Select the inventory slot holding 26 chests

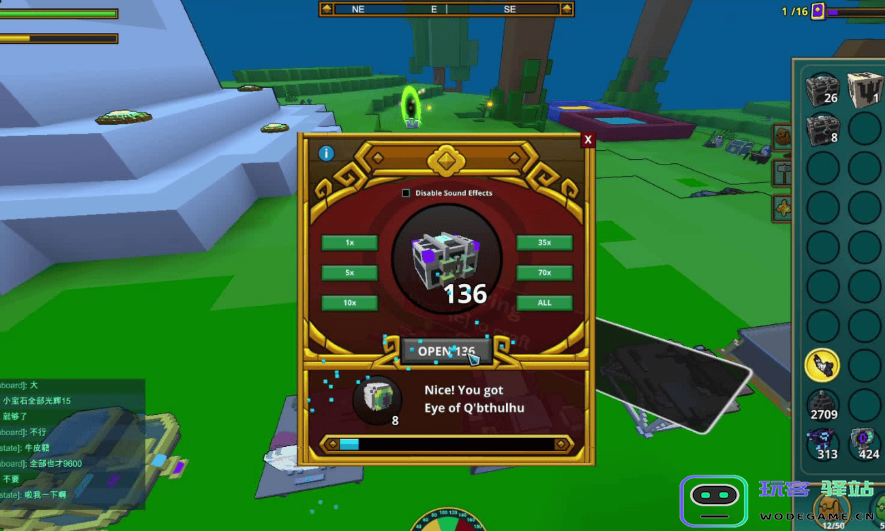pos(823,88)
